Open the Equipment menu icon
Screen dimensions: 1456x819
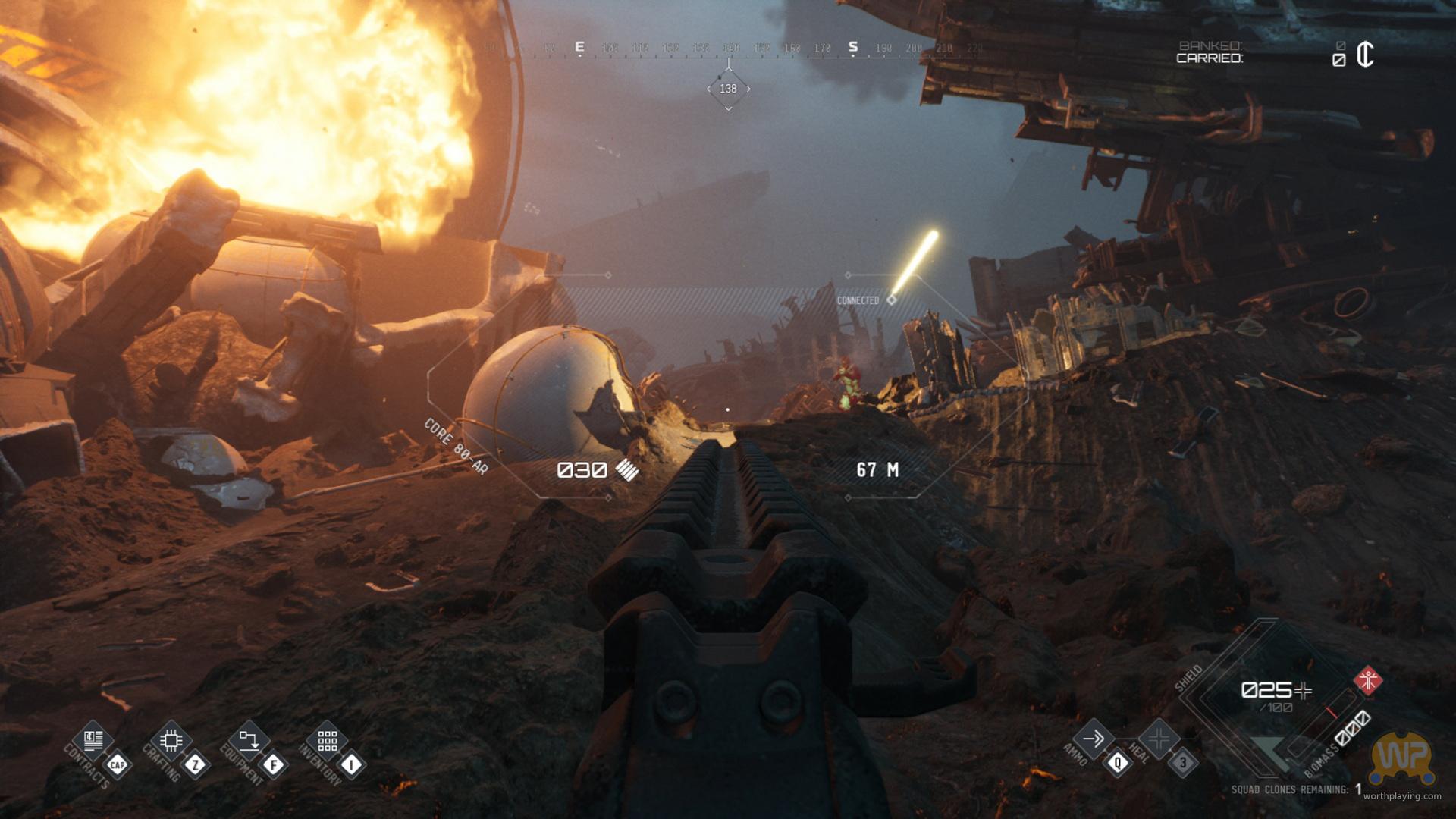coord(249,739)
